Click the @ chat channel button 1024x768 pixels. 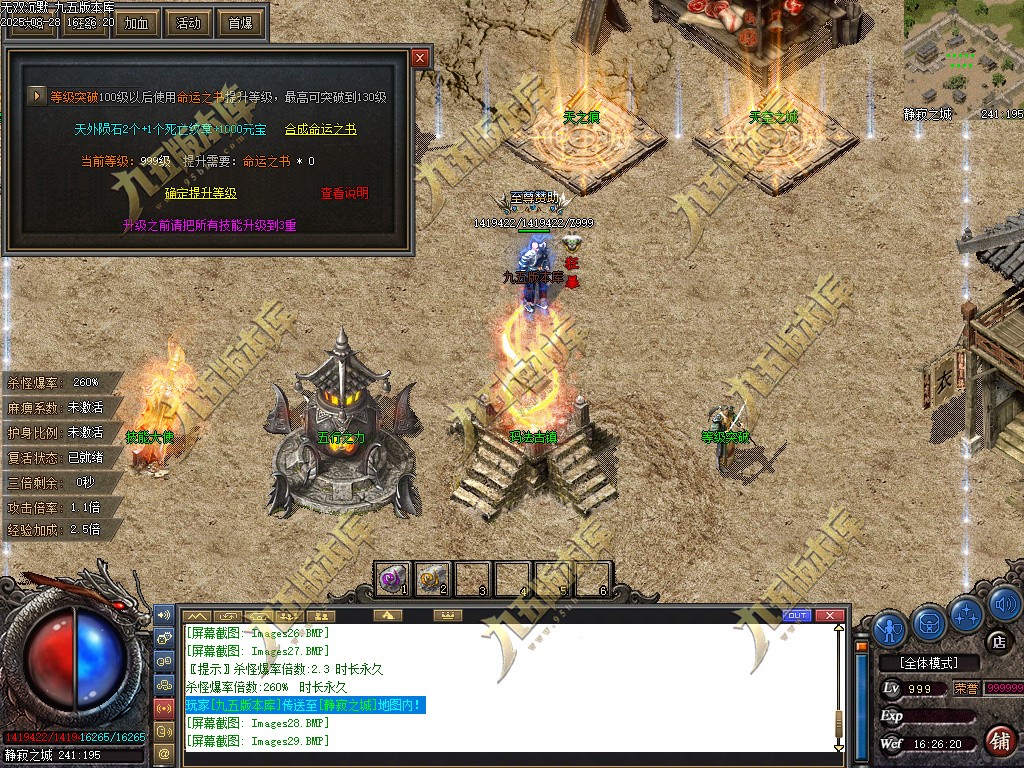click(x=164, y=751)
